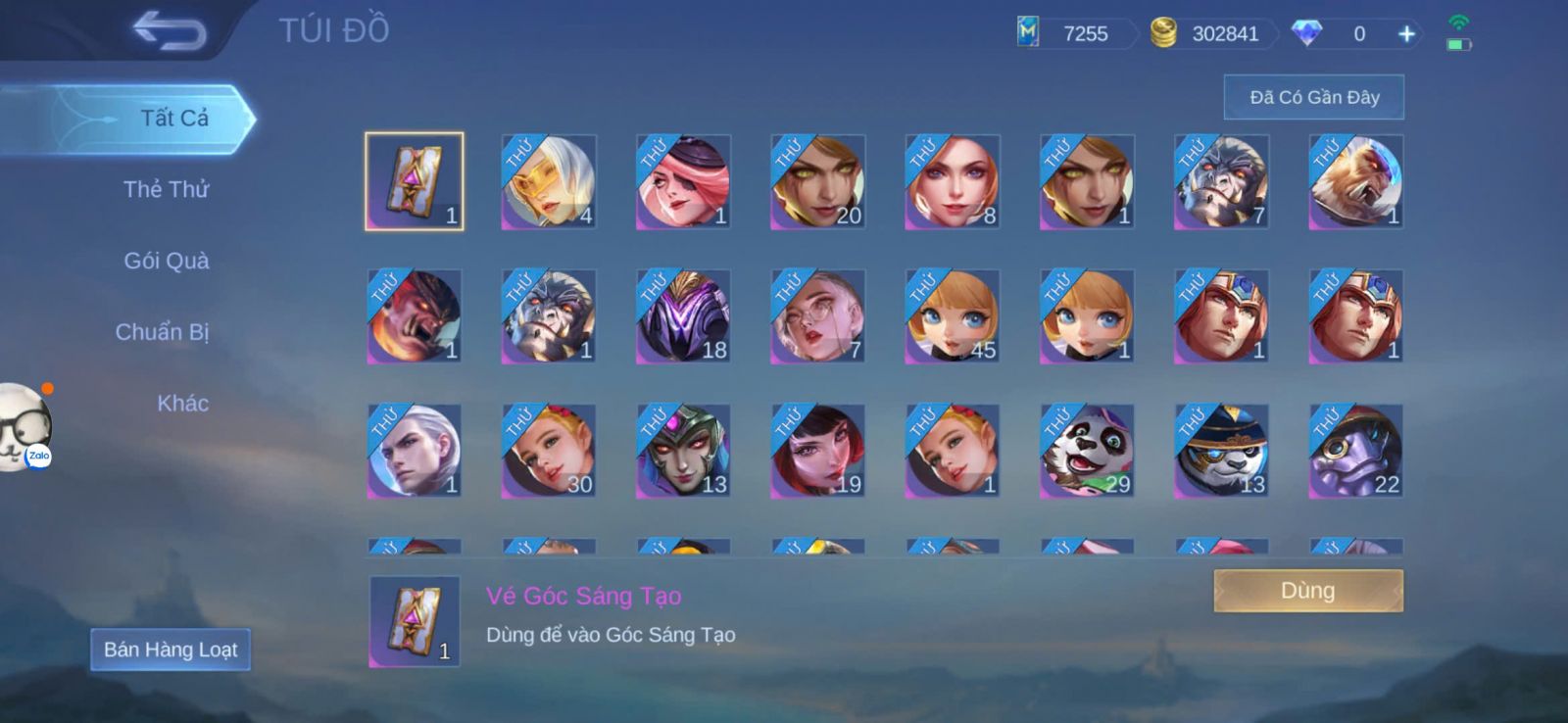The width and height of the screenshot is (1568, 723).
Task: Use the Vé Góc Sáng Tạo ticket with Dùng
Action: point(1307,591)
